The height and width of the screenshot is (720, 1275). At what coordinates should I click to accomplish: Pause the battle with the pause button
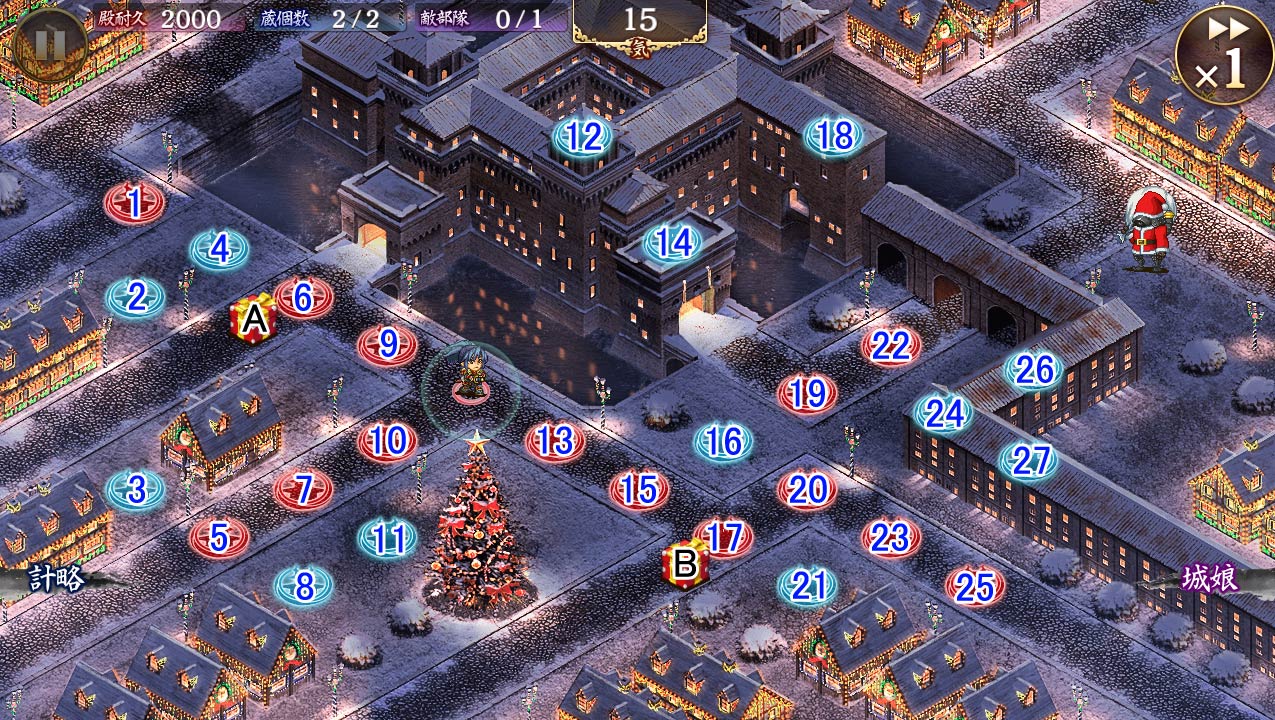pos(48,42)
